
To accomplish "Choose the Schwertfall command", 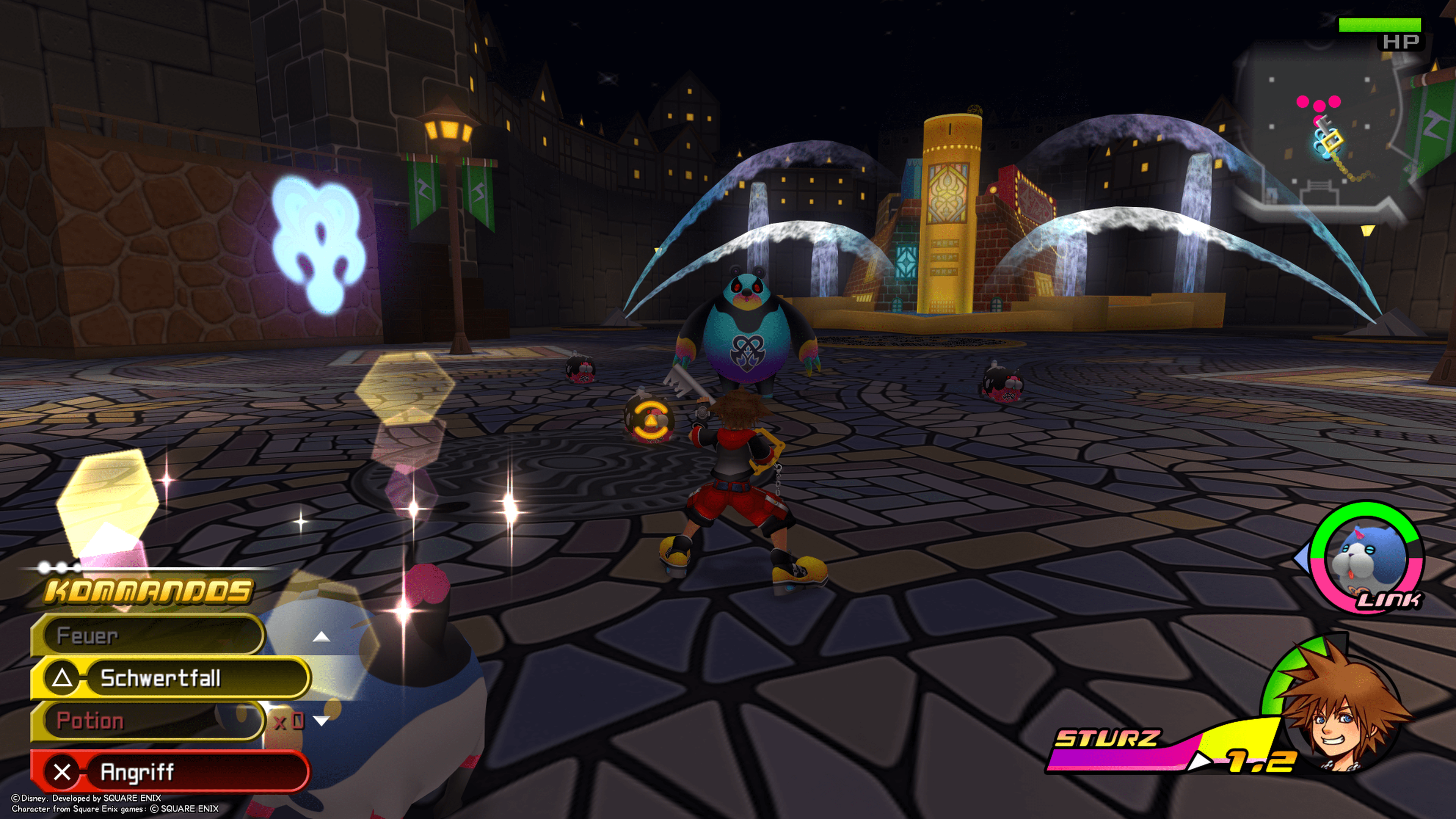I will [169, 678].
